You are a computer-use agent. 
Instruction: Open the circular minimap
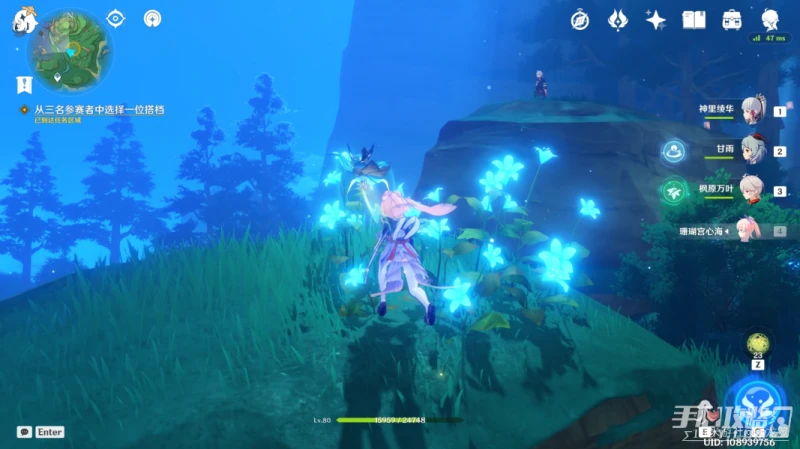point(70,48)
